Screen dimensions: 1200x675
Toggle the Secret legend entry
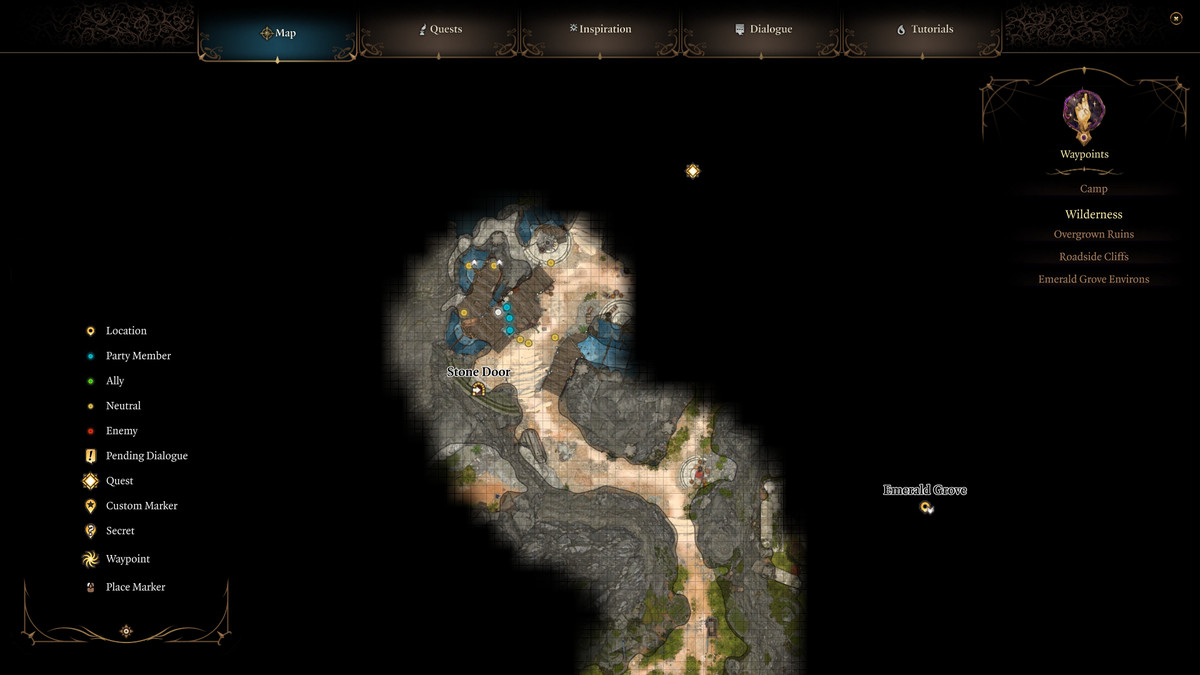[x=120, y=531]
